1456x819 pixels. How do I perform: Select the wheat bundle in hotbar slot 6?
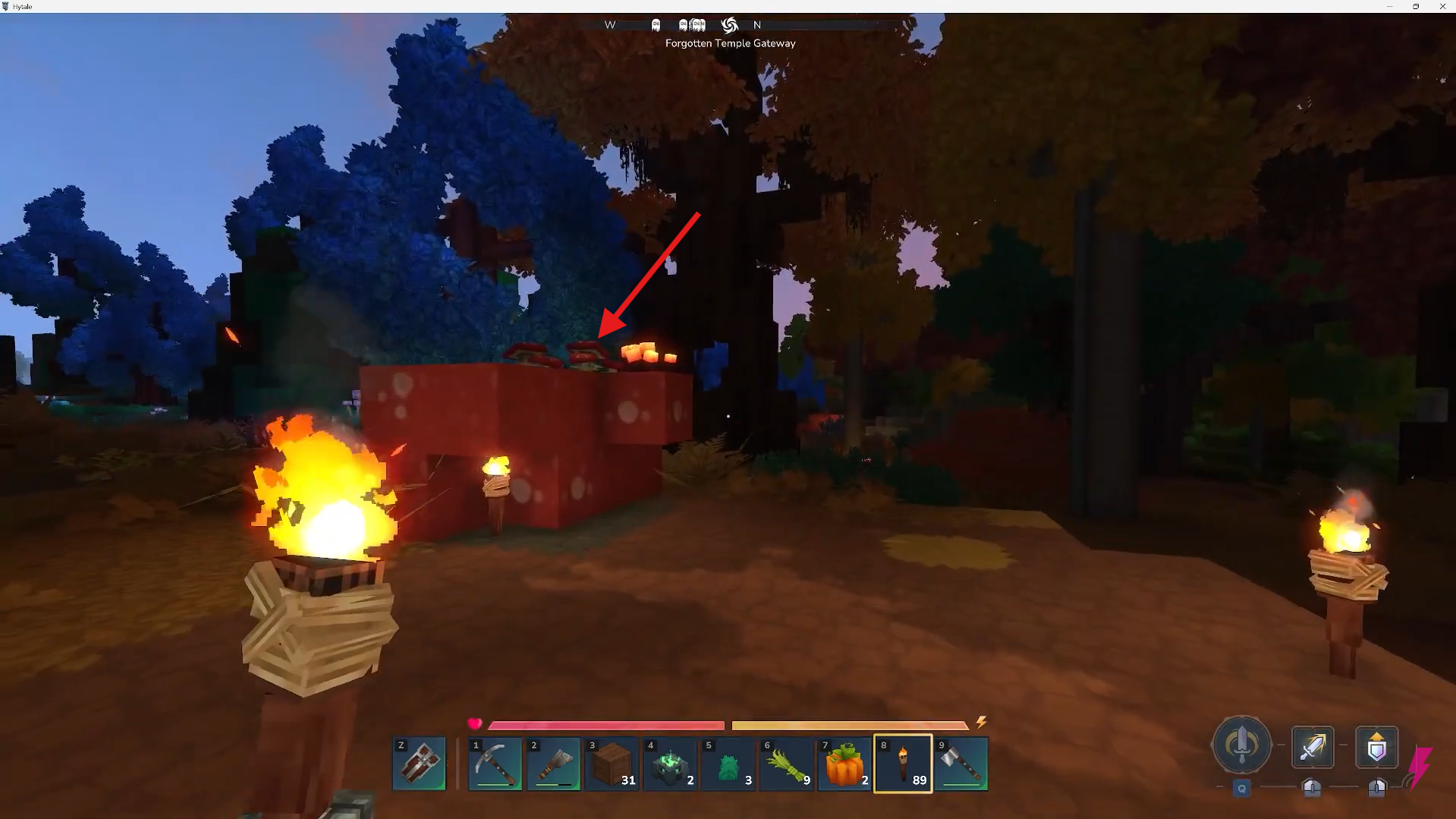786,764
